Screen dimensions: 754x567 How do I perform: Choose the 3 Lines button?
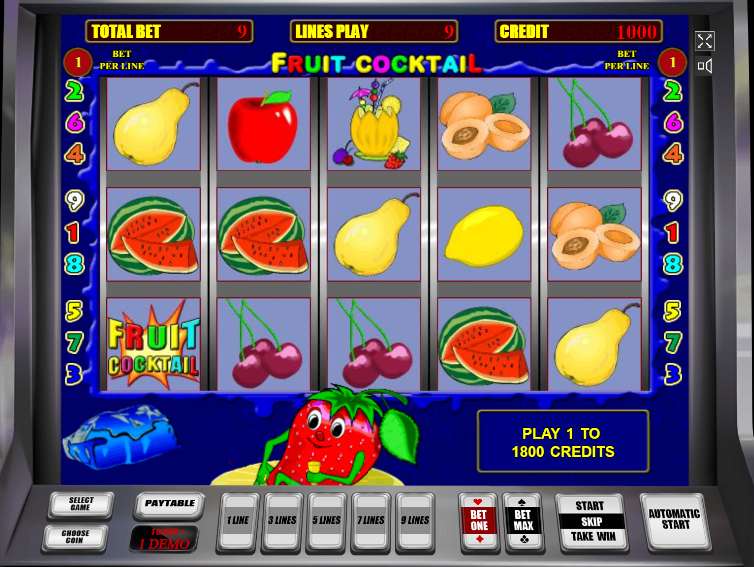coord(282,521)
